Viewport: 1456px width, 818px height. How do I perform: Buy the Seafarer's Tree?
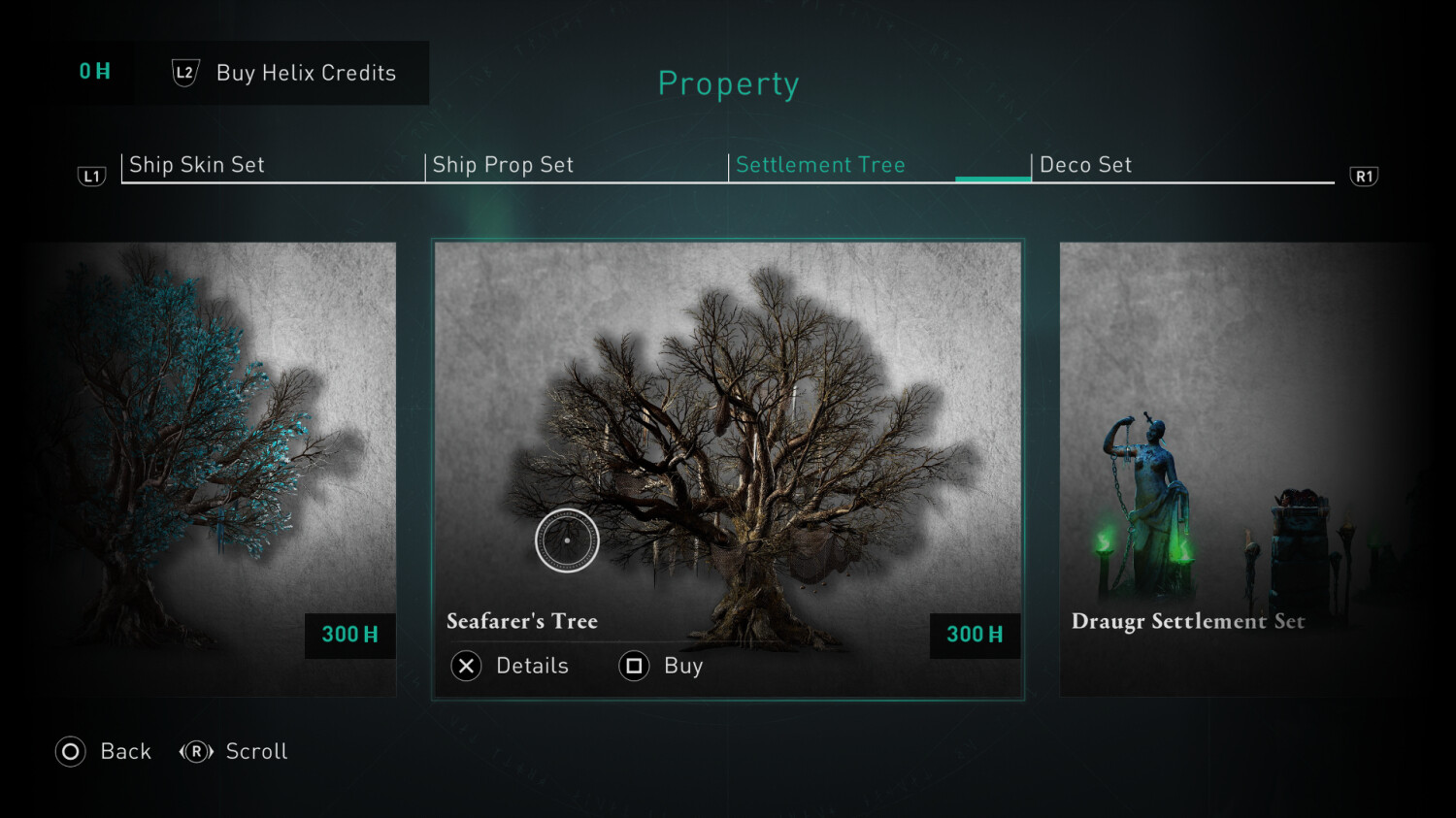pyautogui.click(x=662, y=666)
